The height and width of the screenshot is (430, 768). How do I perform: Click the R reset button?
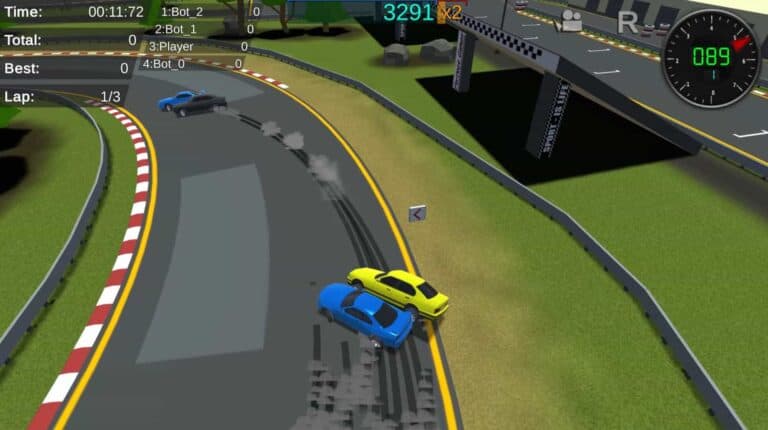(x=627, y=22)
